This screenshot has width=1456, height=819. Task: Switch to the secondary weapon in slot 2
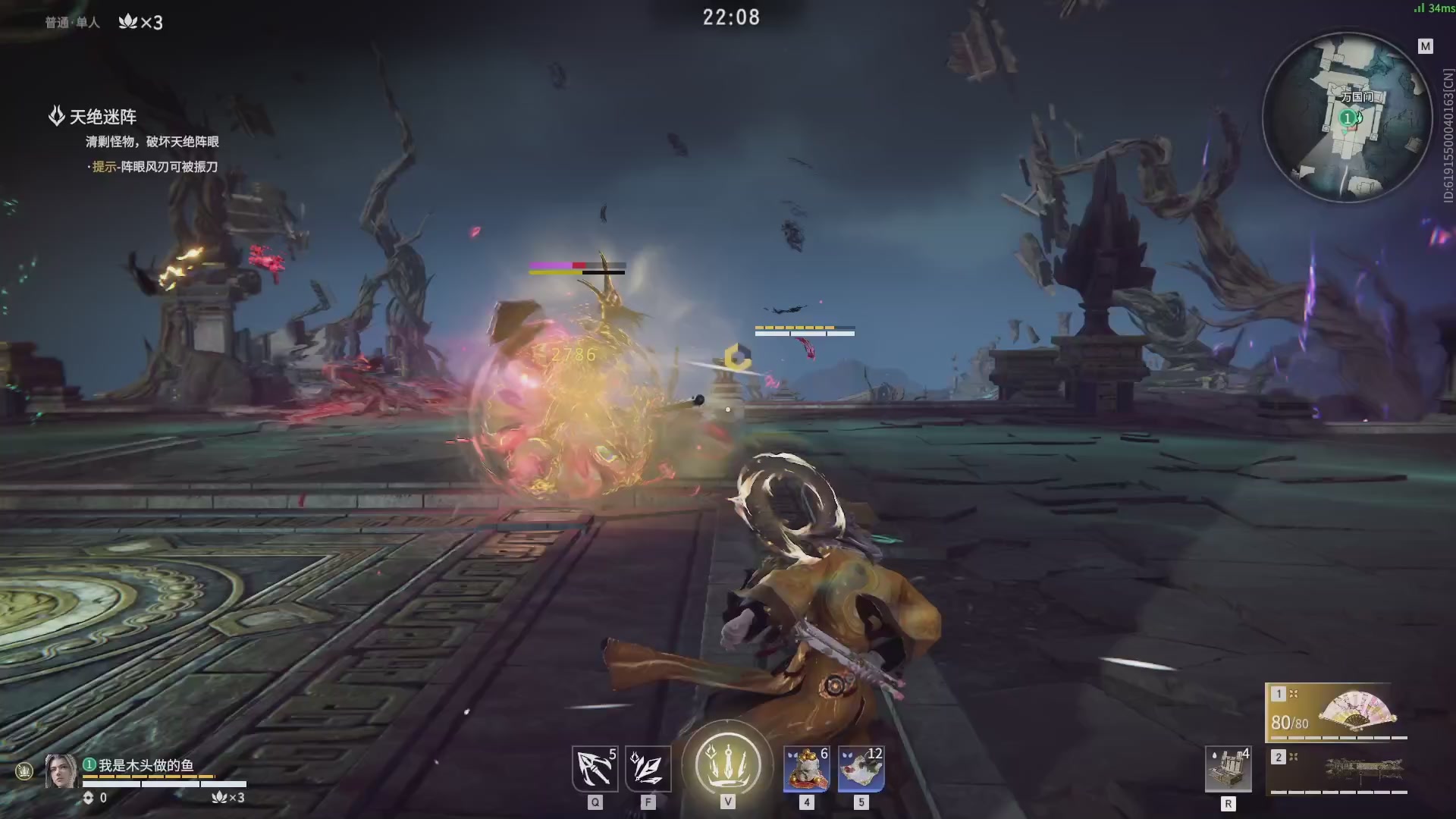[1338, 770]
